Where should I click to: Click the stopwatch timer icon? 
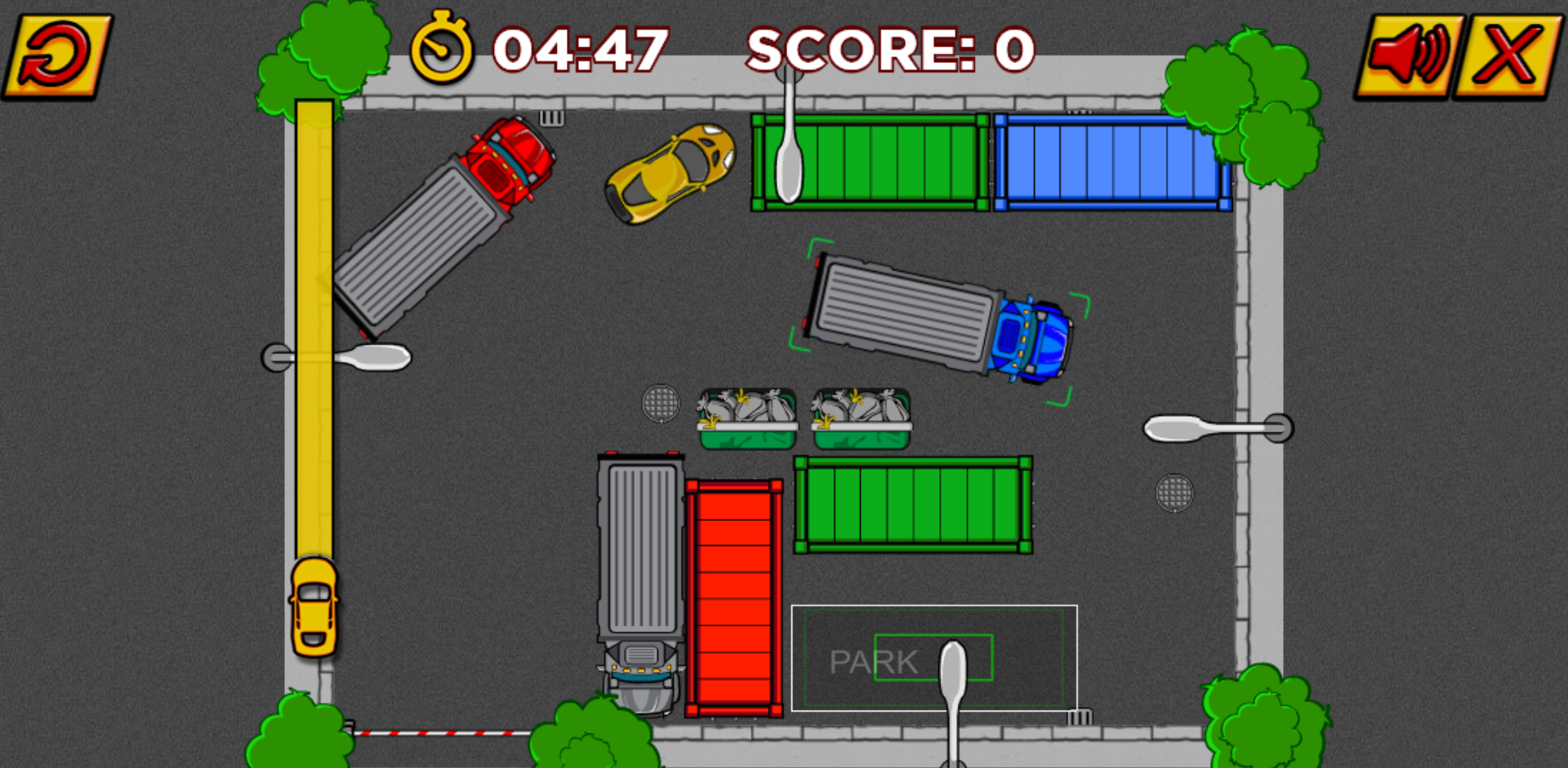pos(441,51)
